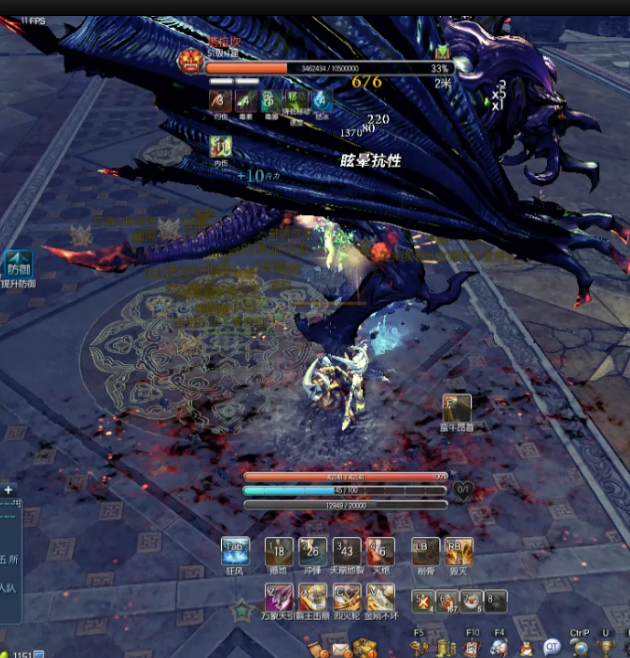Use the 万象天引 skill icon
Viewport: 630px width, 658px height.
279,598
